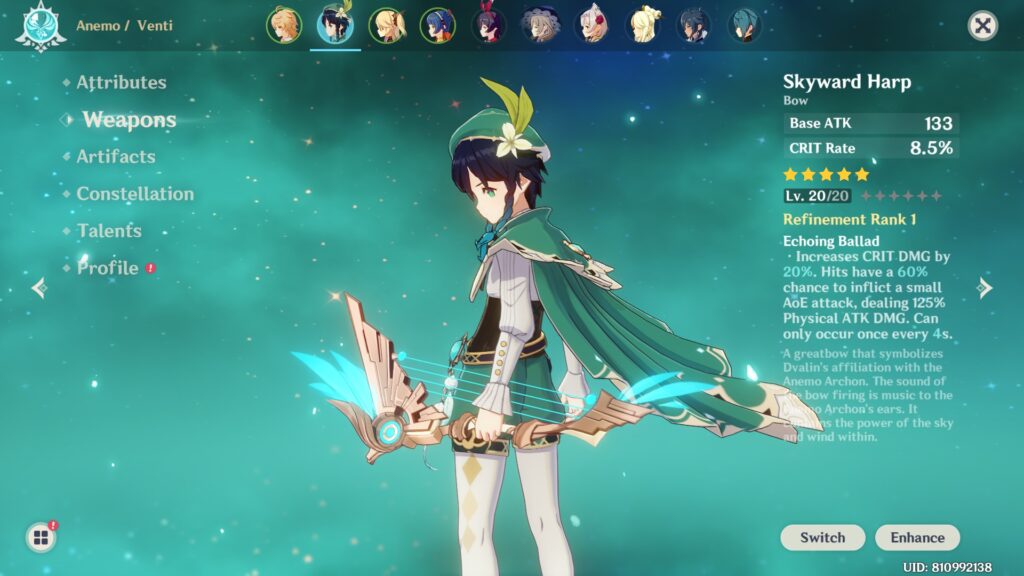The height and width of the screenshot is (576, 1024).
Task: Select the Weapons menu entry
Action: [x=129, y=120]
